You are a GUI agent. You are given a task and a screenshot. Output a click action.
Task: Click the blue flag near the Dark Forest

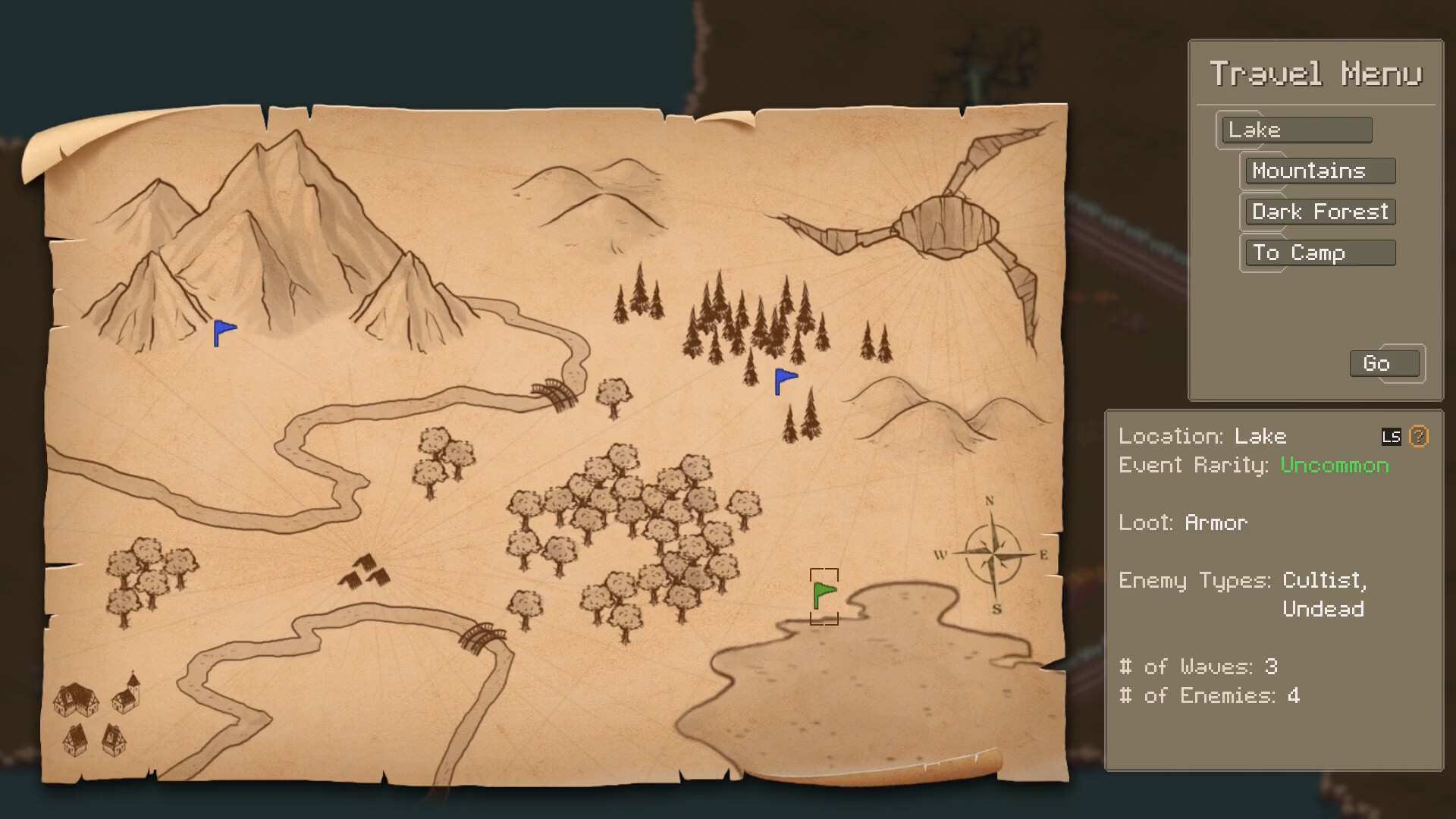[783, 380]
